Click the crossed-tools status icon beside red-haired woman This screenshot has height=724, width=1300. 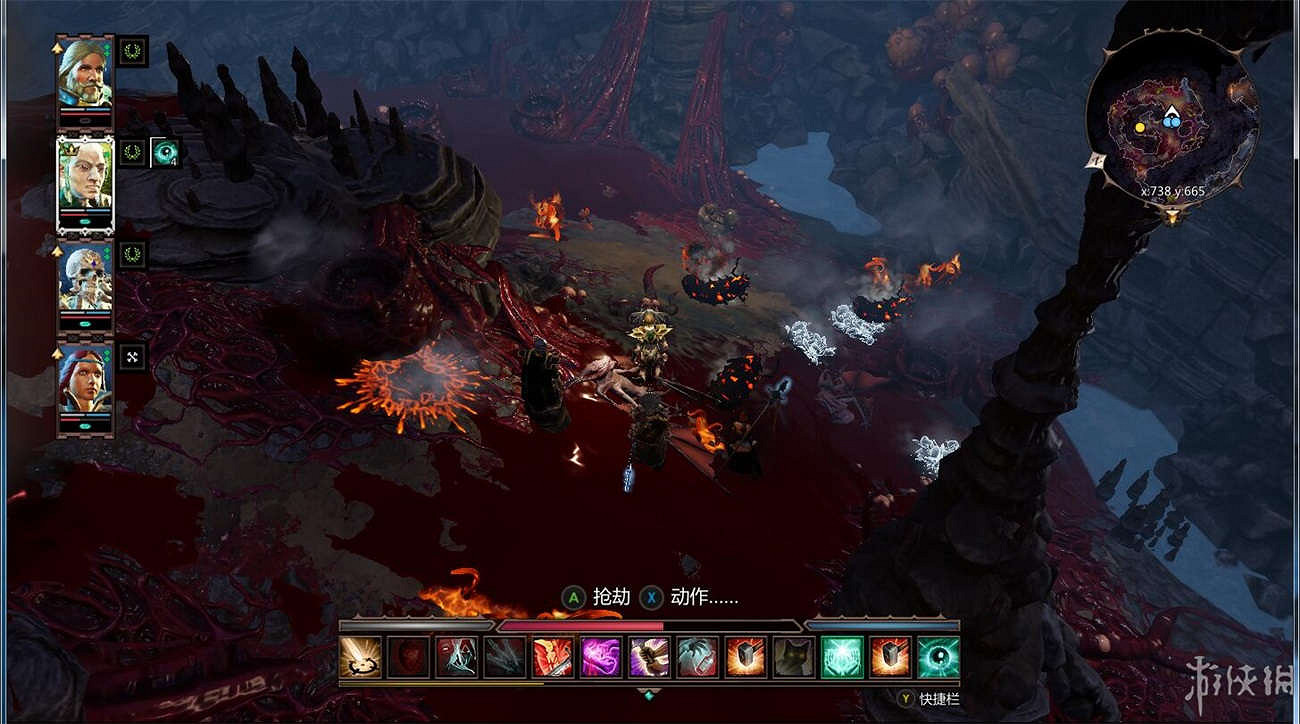point(132,357)
